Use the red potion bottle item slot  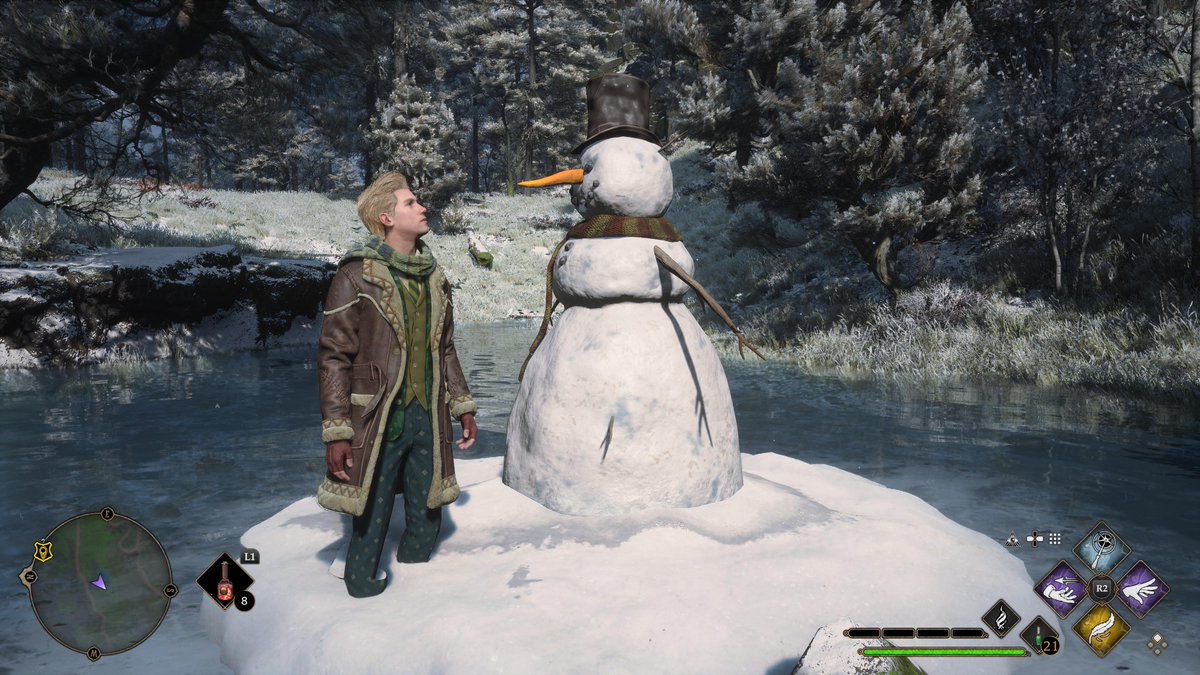coord(222,581)
